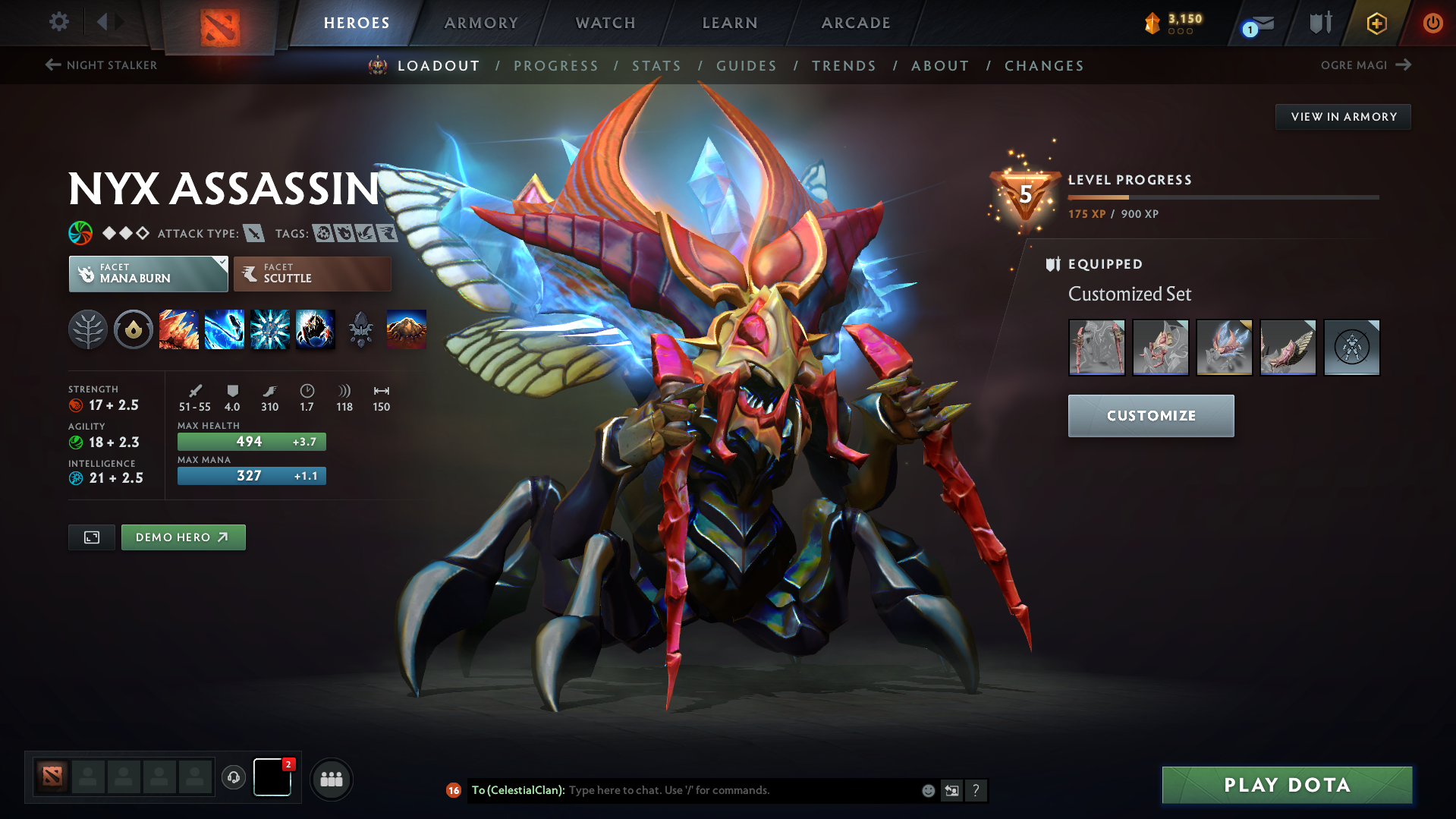Viewport: 1456px width, 819px height.
Task: Open the ARMORY menu
Action: [x=481, y=23]
